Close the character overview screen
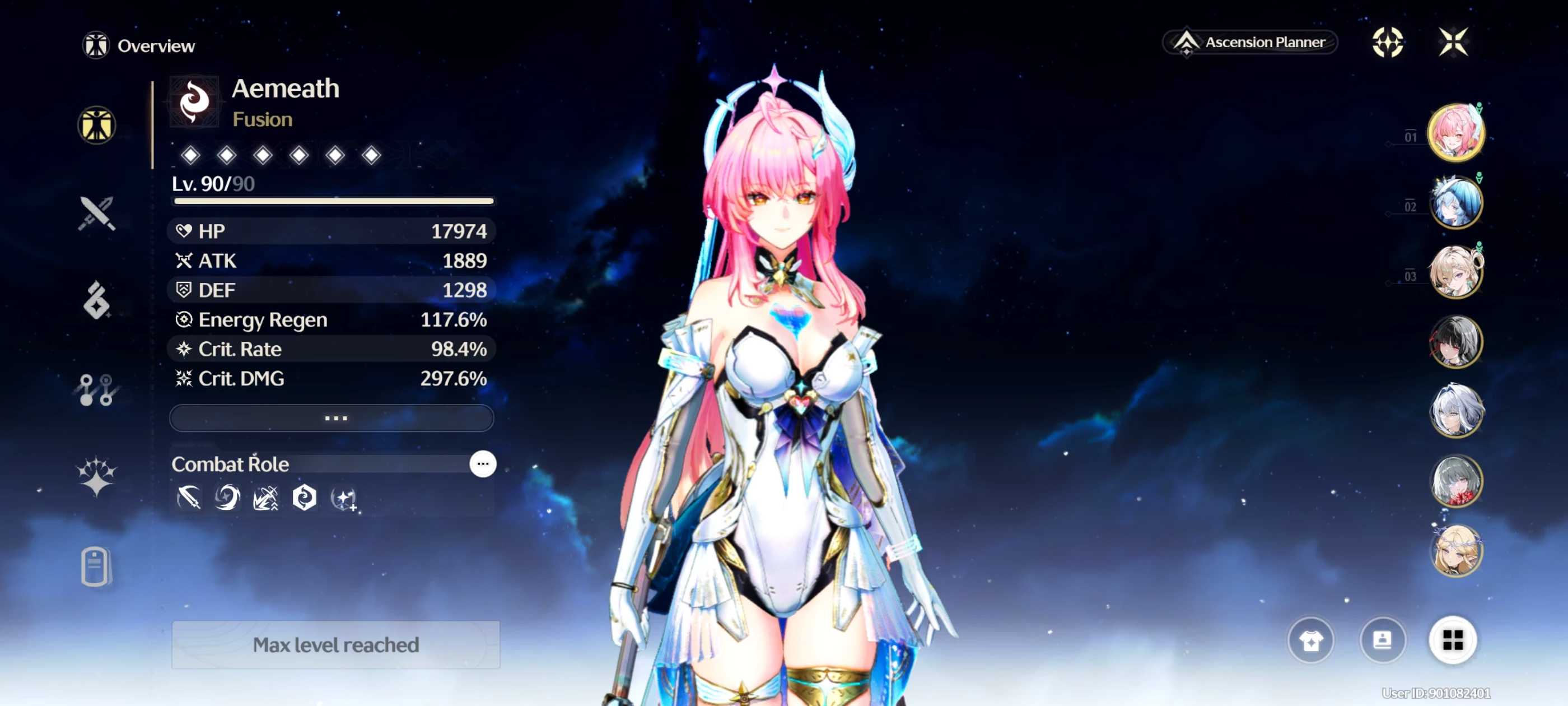This screenshot has width=1568, height=706. [x=1453, y=43]
